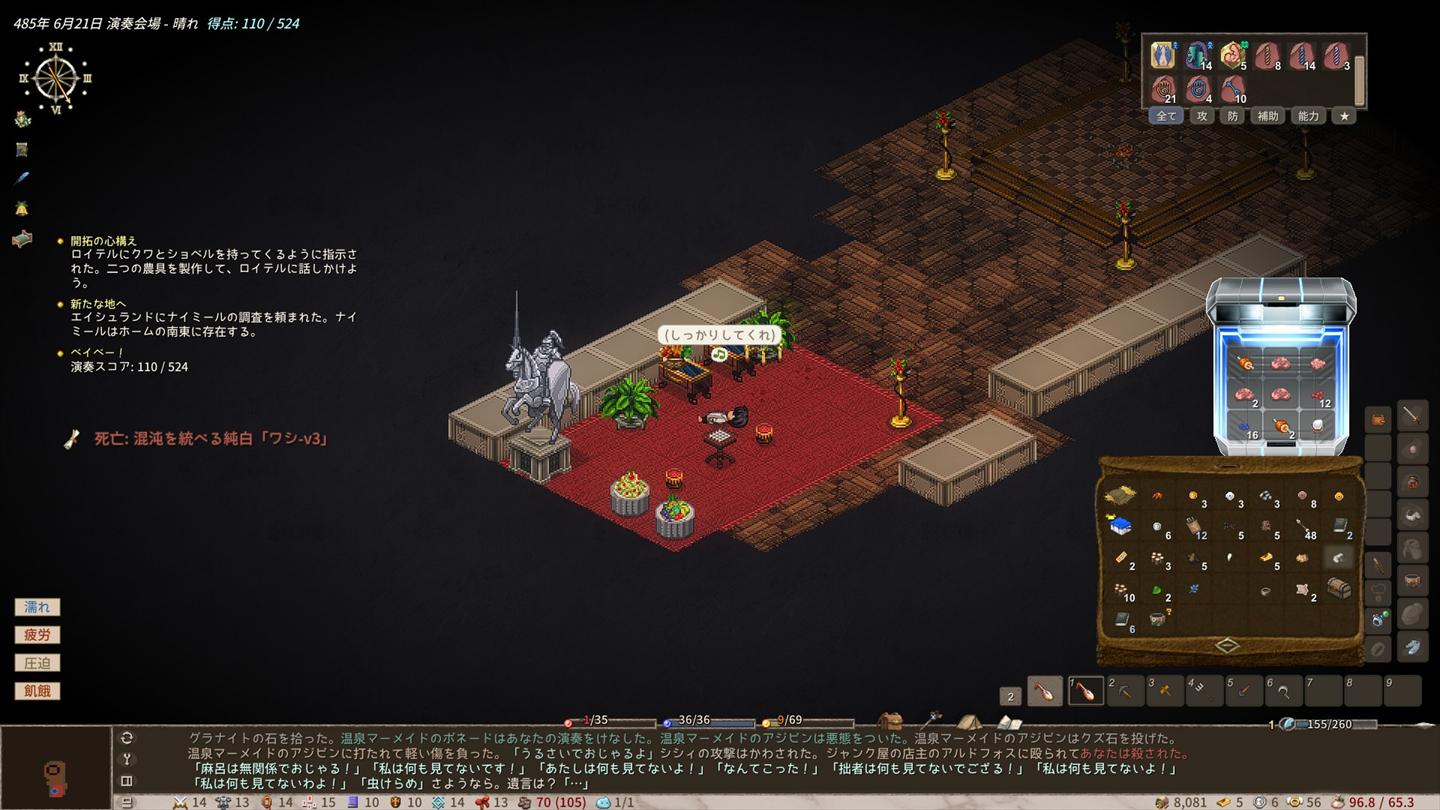Take the stack of 16 blueberries from cooler
1440x810 pixels.
1246,425
